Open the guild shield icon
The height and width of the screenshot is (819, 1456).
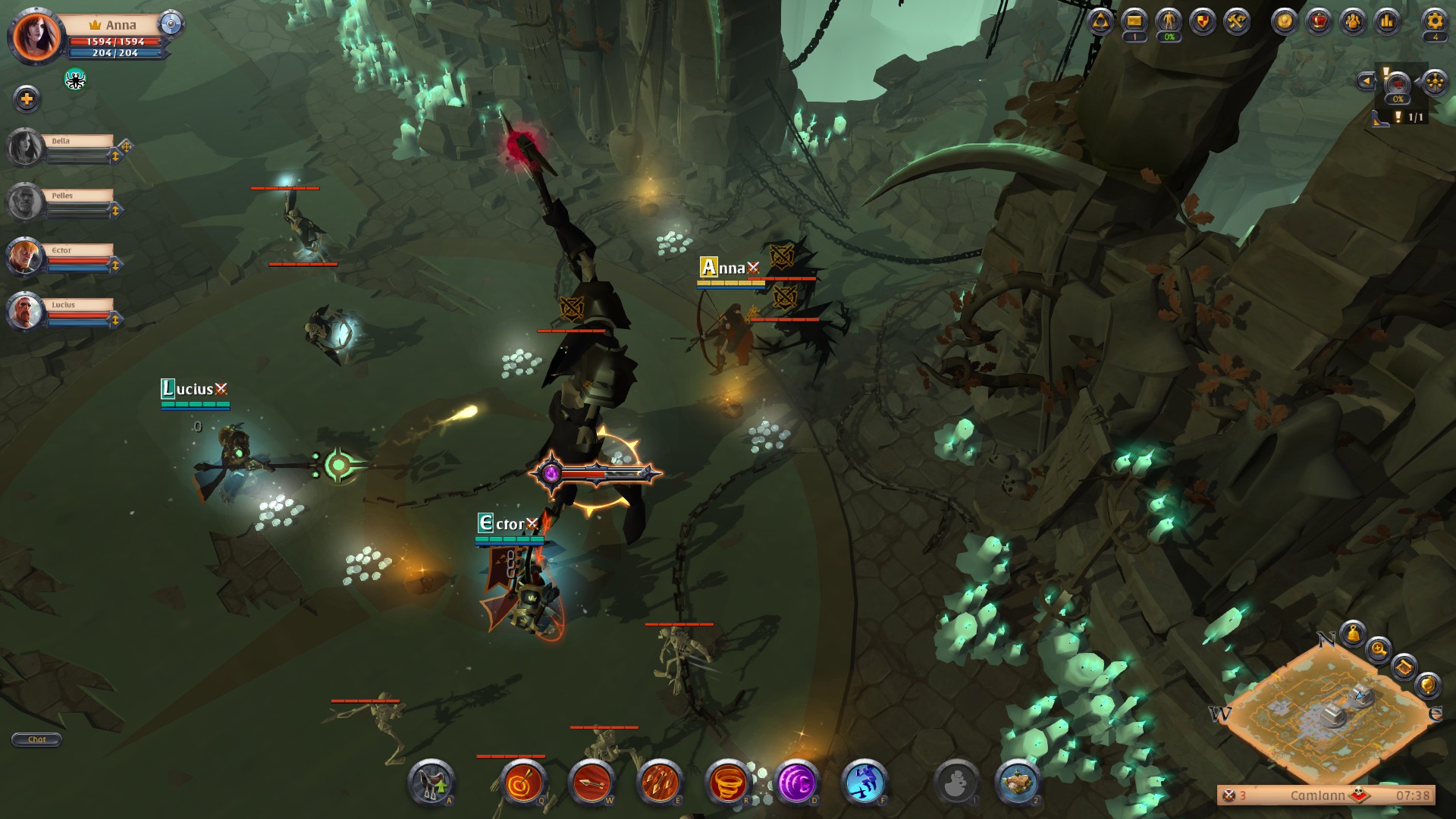[1203, 21]
